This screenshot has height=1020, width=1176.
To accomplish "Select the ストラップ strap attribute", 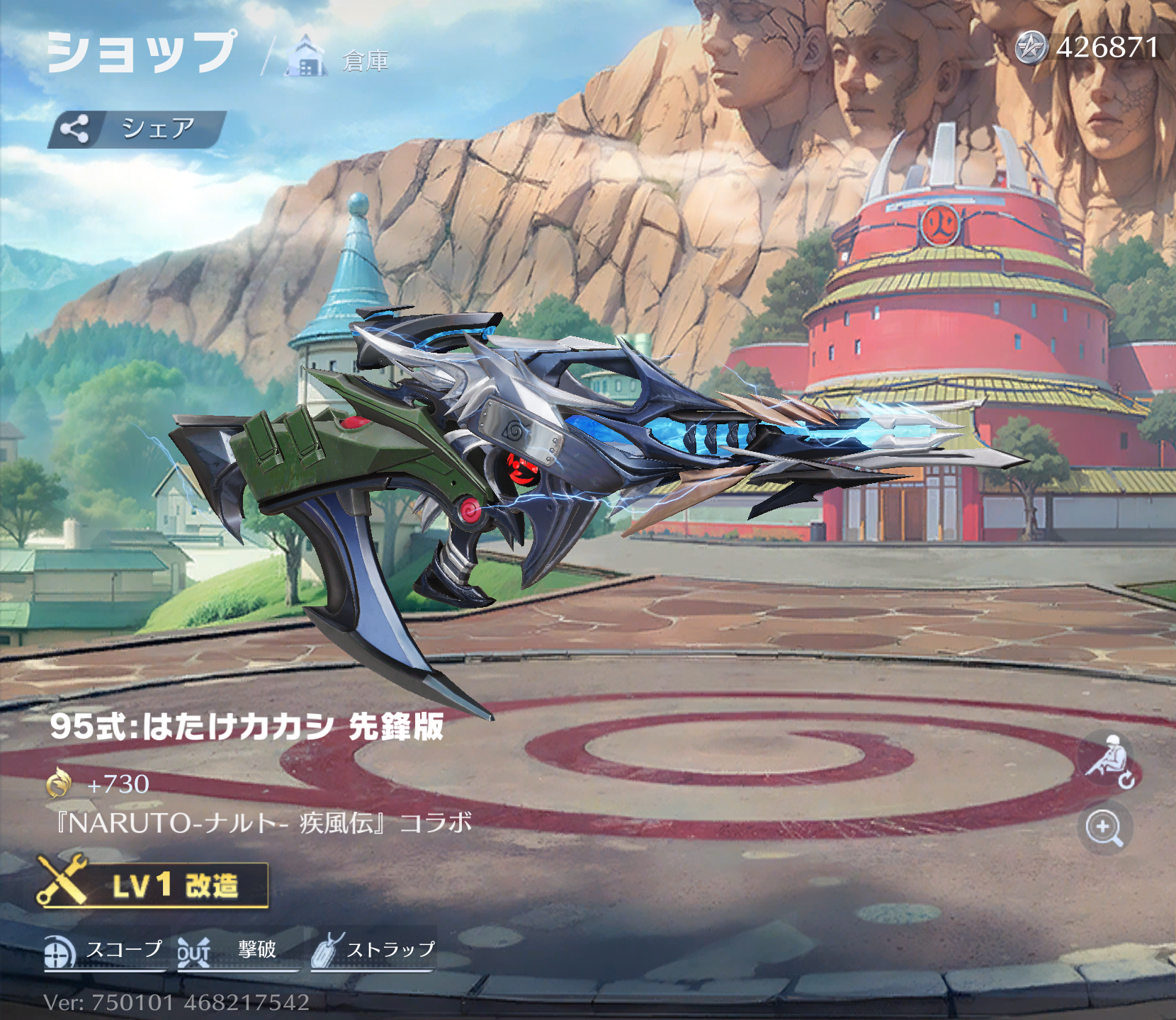I will click(x=373, y=951).
